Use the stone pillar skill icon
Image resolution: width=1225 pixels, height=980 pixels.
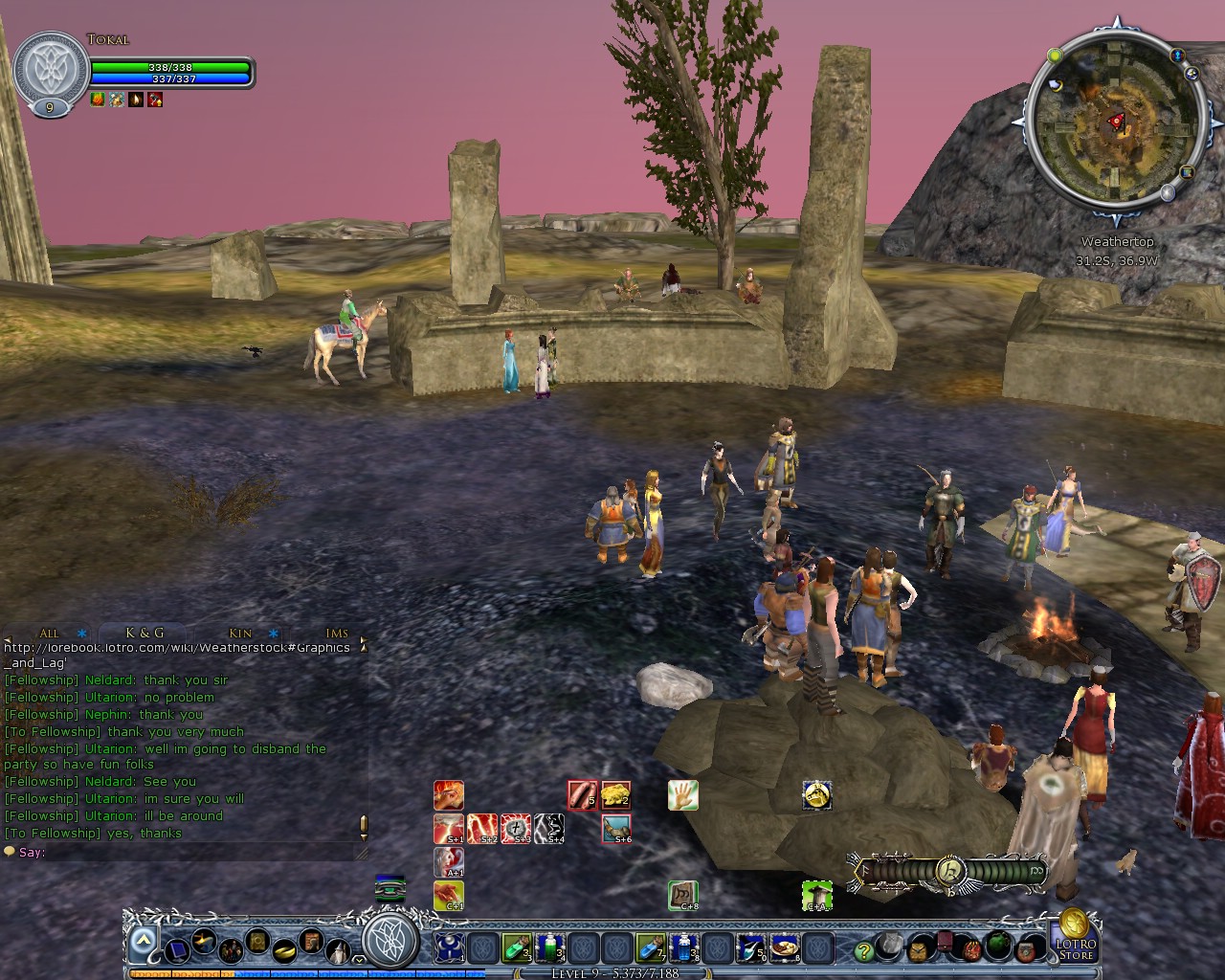click(816, 896)
